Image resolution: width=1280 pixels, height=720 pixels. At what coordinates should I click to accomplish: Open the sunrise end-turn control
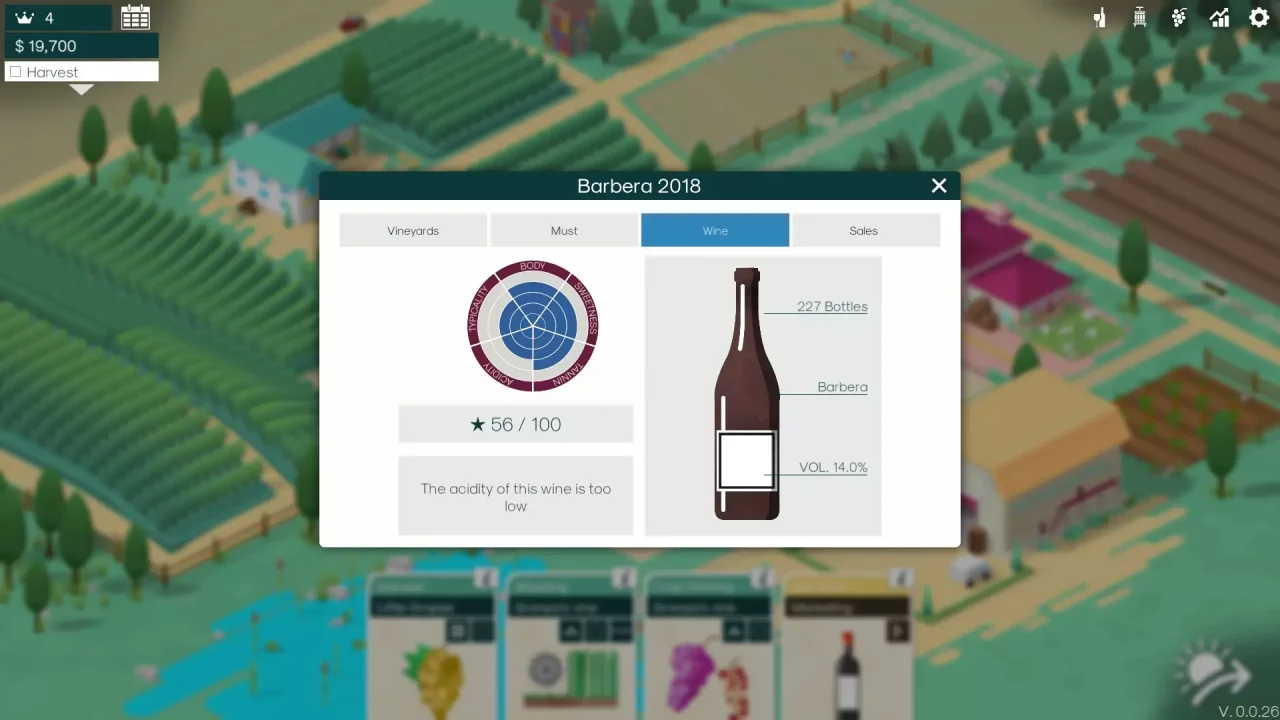[x=1212, y=668]
